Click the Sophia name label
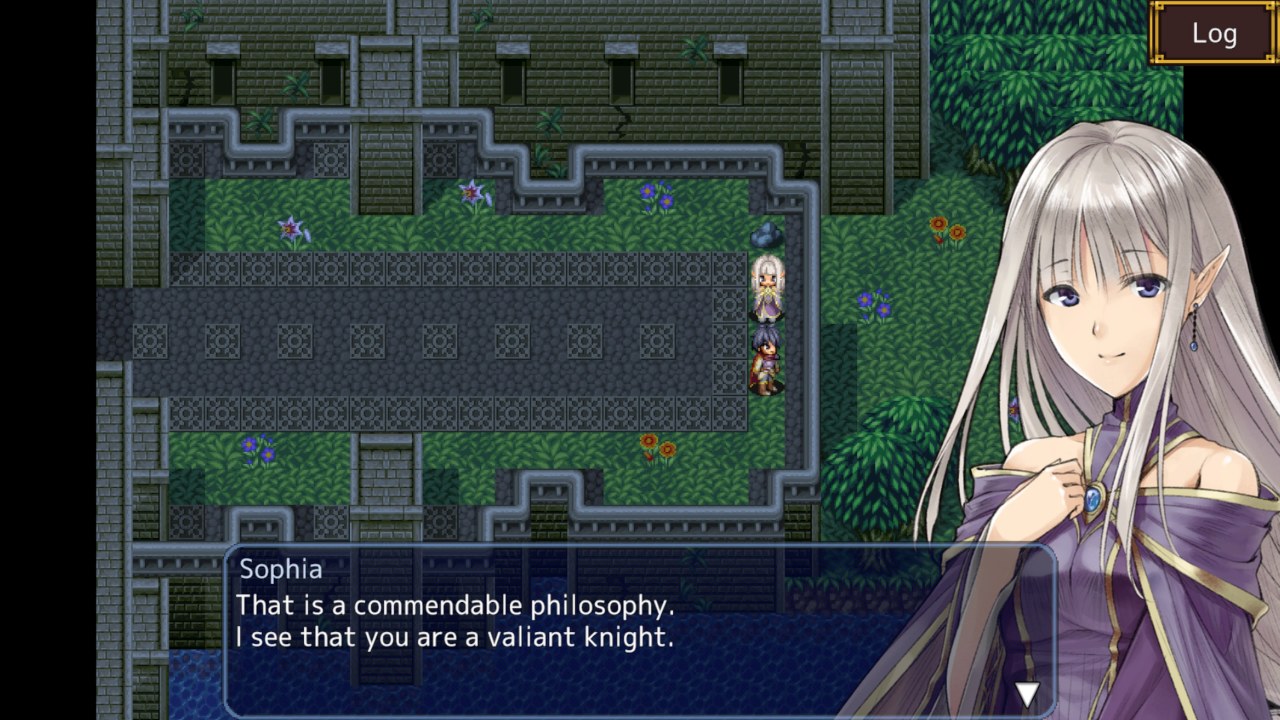This screenshot has height=720, width=1280. pyautogui.click(x=280, y=570)
